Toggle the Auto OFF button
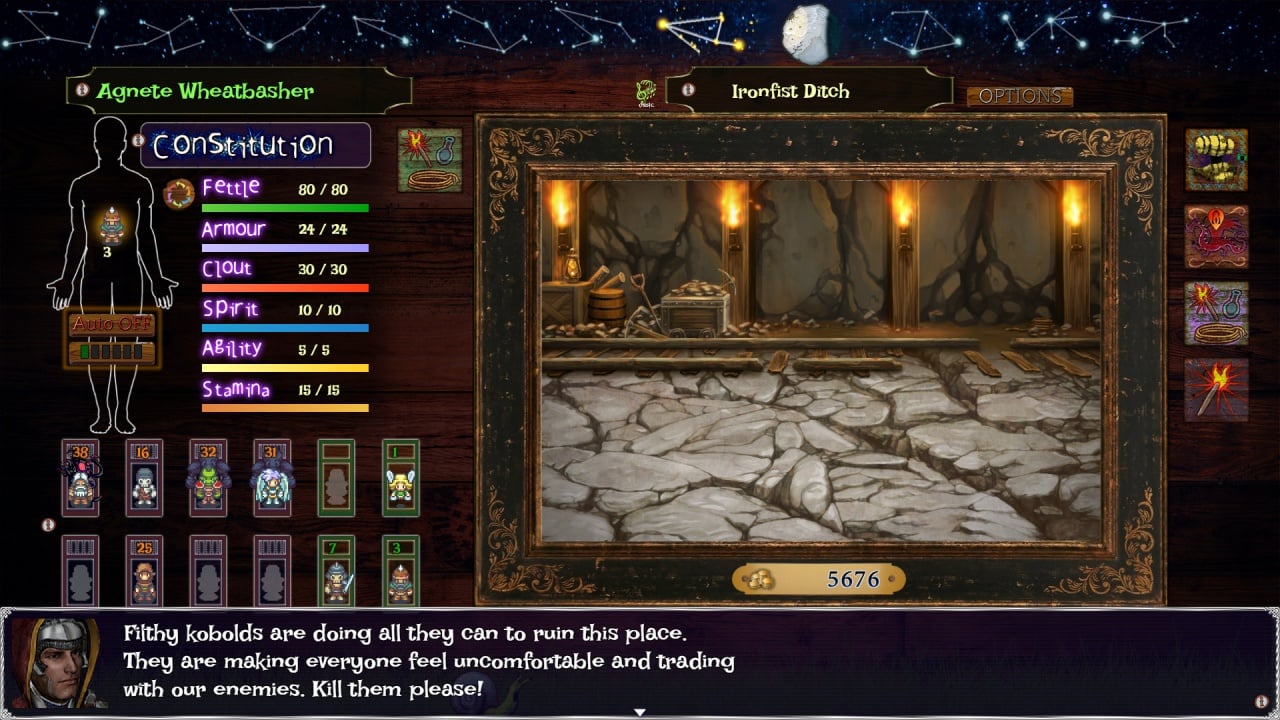The width and height of the screenshot is (1280, 720). 112,325
